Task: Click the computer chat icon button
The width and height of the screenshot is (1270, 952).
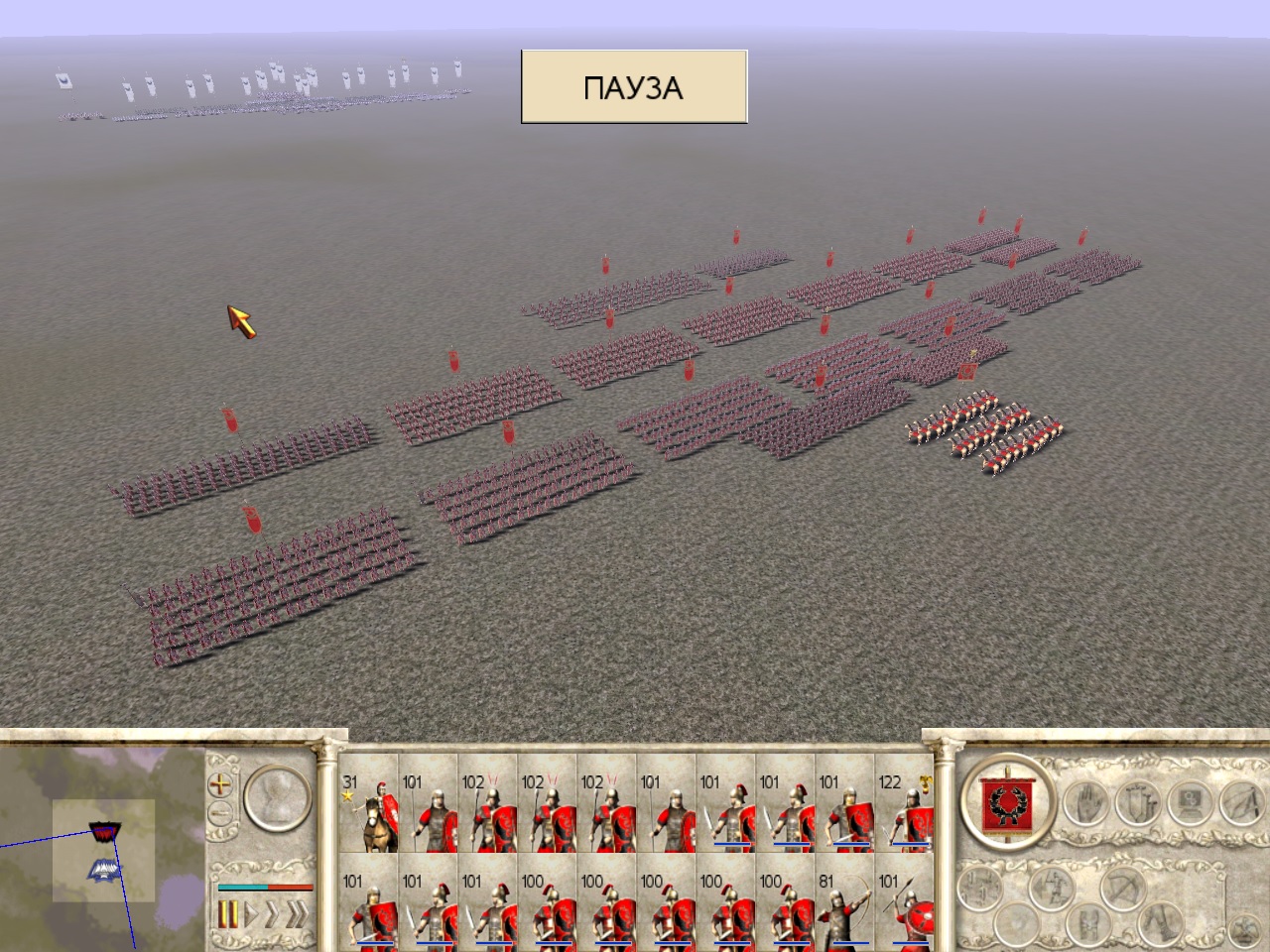Action: (1190, 801)
